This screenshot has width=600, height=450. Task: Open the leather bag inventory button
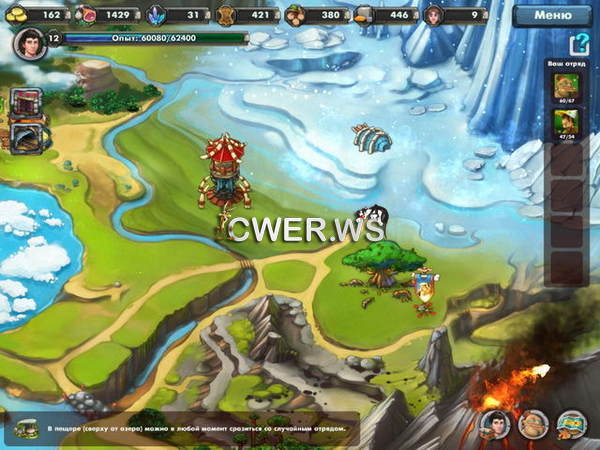pos(532,424)
